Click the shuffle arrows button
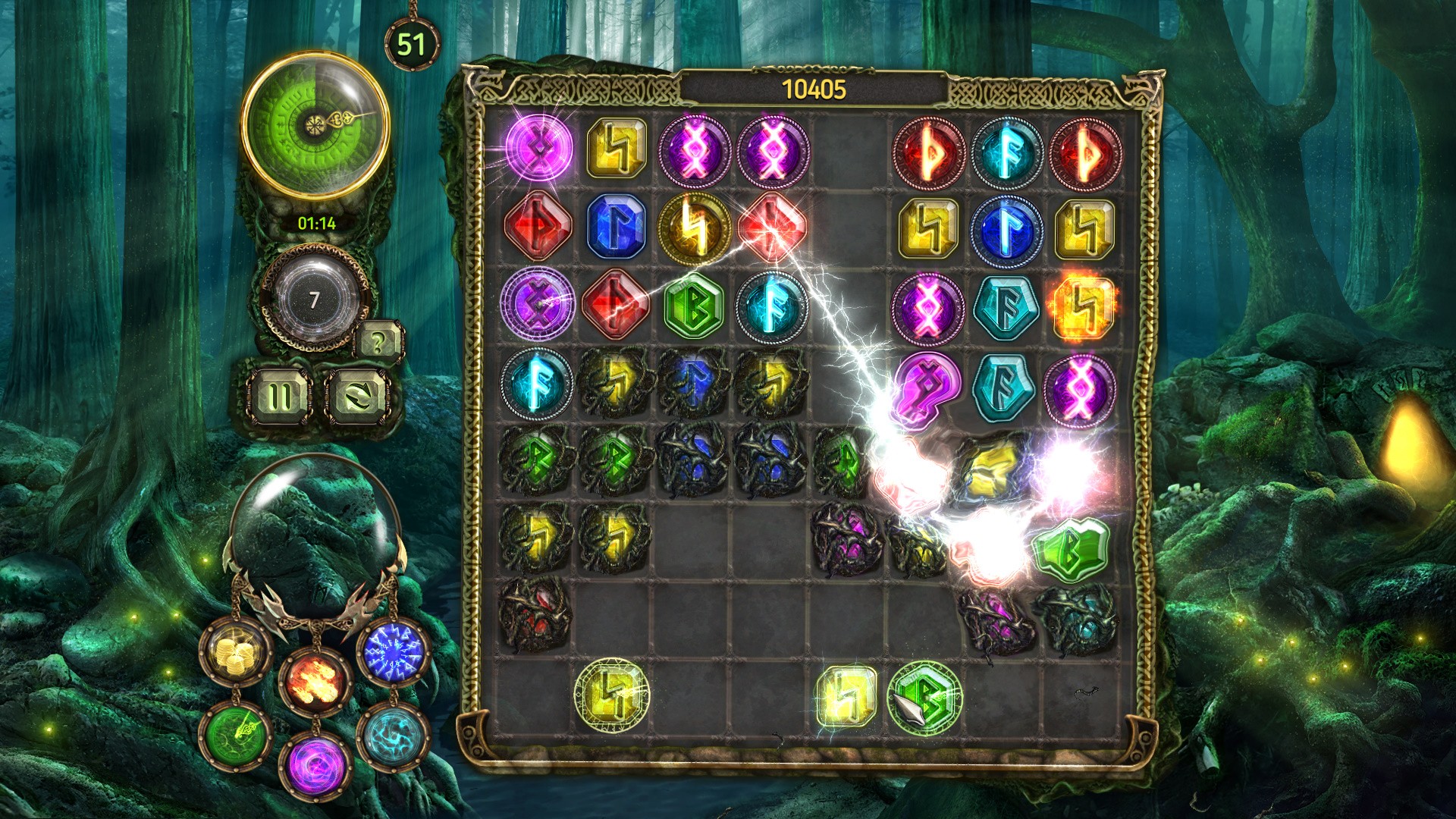The image size is (1456, 819). [359, 396]
